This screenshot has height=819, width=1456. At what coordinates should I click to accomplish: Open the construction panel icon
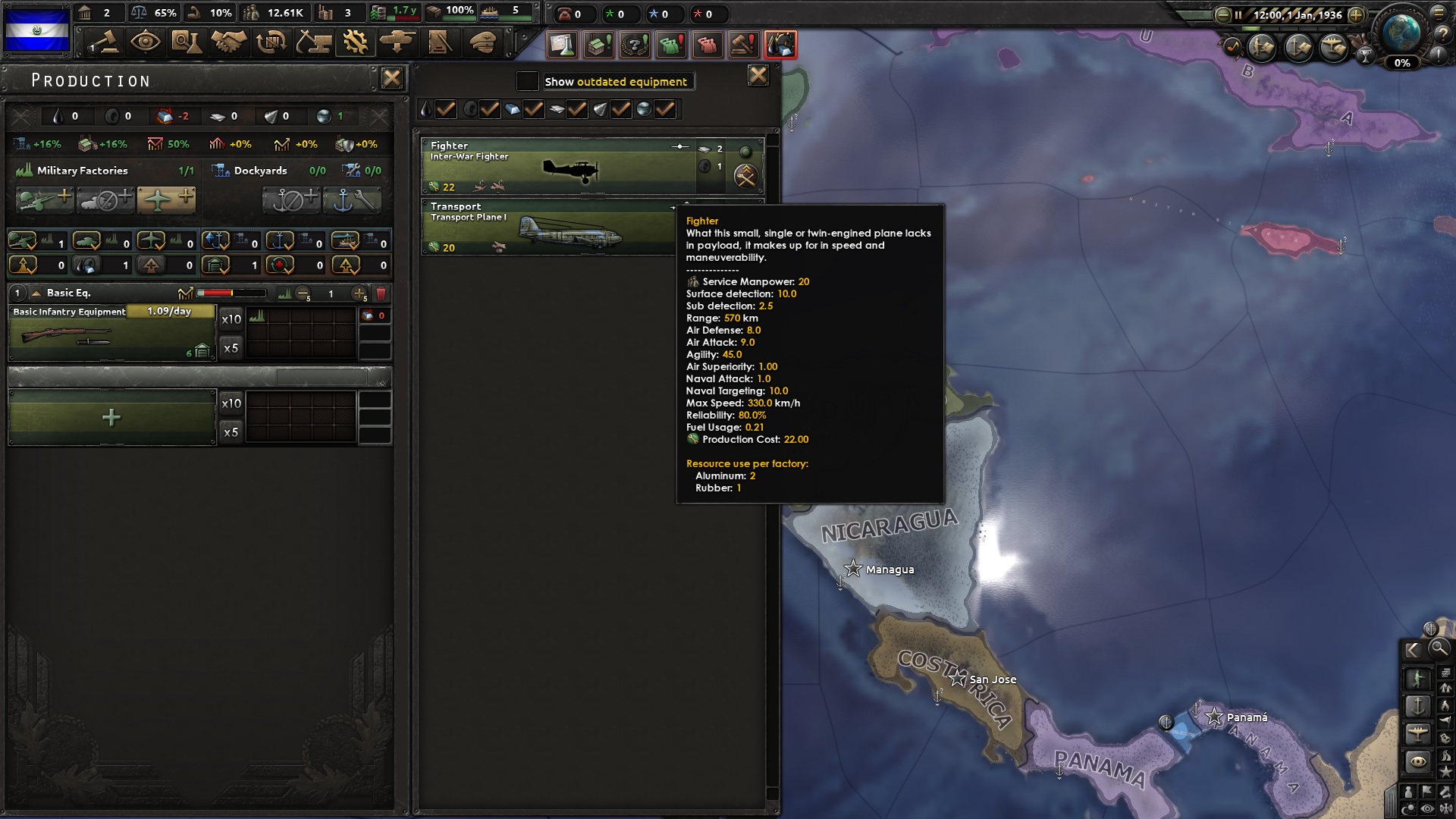pyautogui.click(x=312, y=42)
